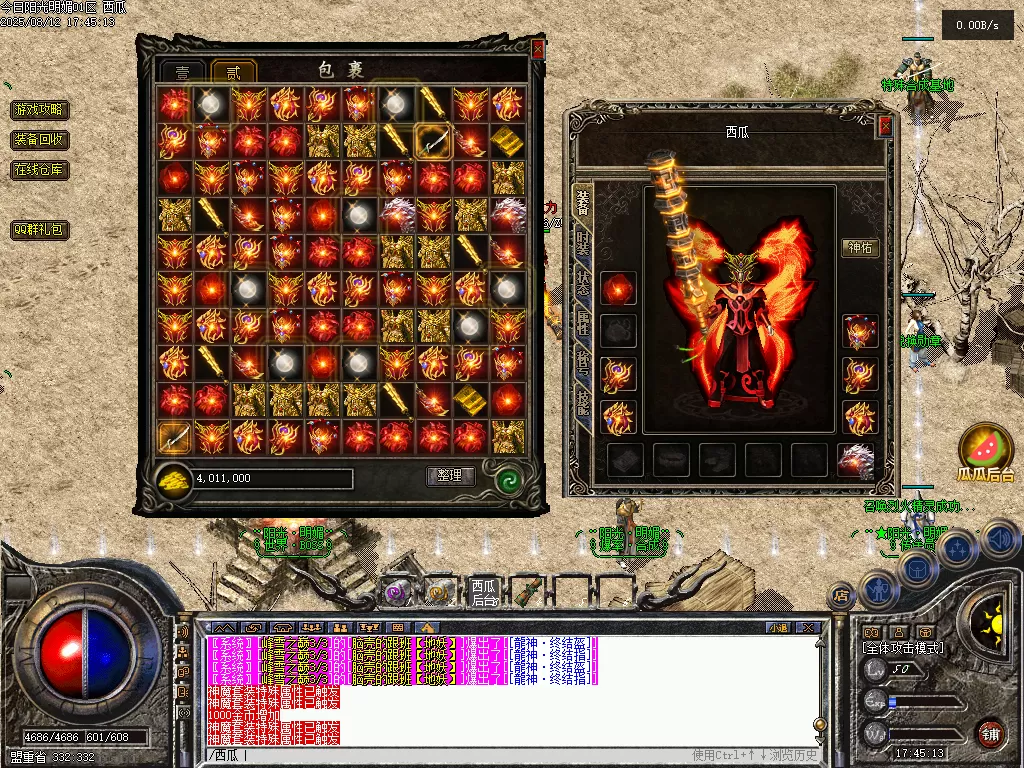Close the 包裹 inventory window
Viewport: 1024px width, 768px height.
tap(538, 48)
